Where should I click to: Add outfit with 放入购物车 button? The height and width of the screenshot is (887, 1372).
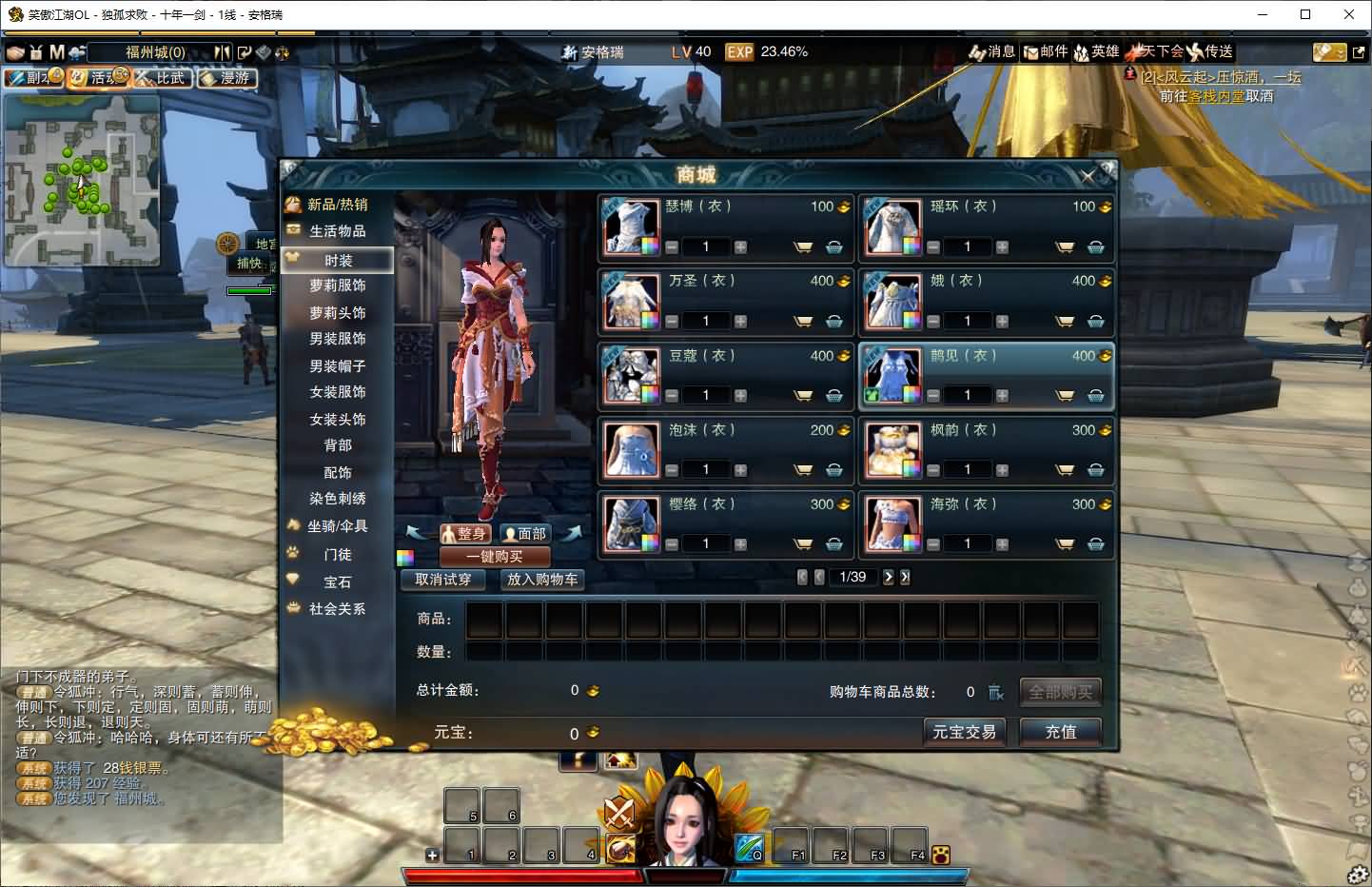coord(542,579)
